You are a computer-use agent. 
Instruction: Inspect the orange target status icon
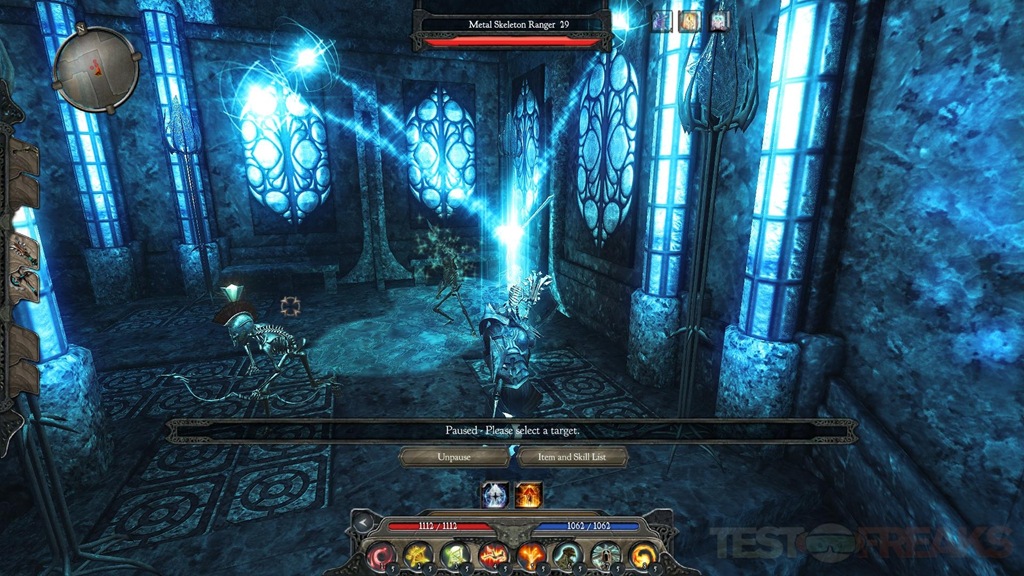(x=690, y=20)
